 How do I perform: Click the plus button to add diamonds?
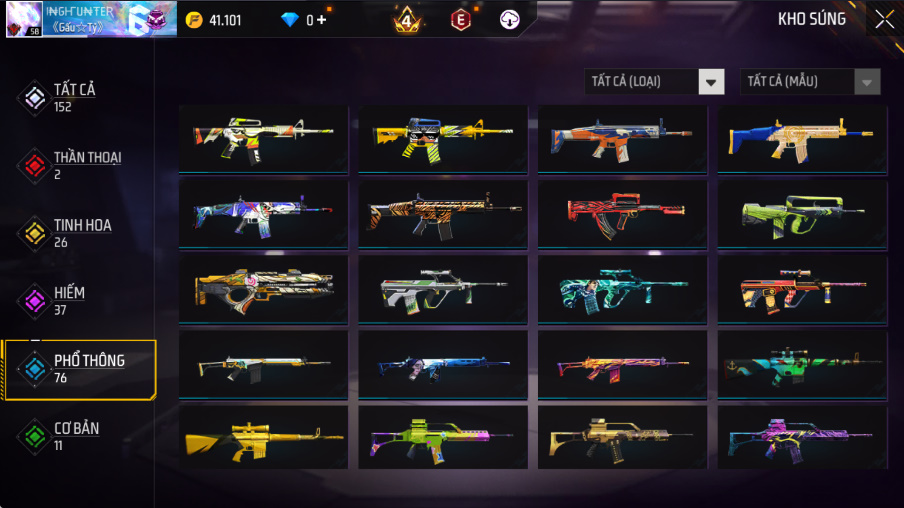[x=320, y=20]
